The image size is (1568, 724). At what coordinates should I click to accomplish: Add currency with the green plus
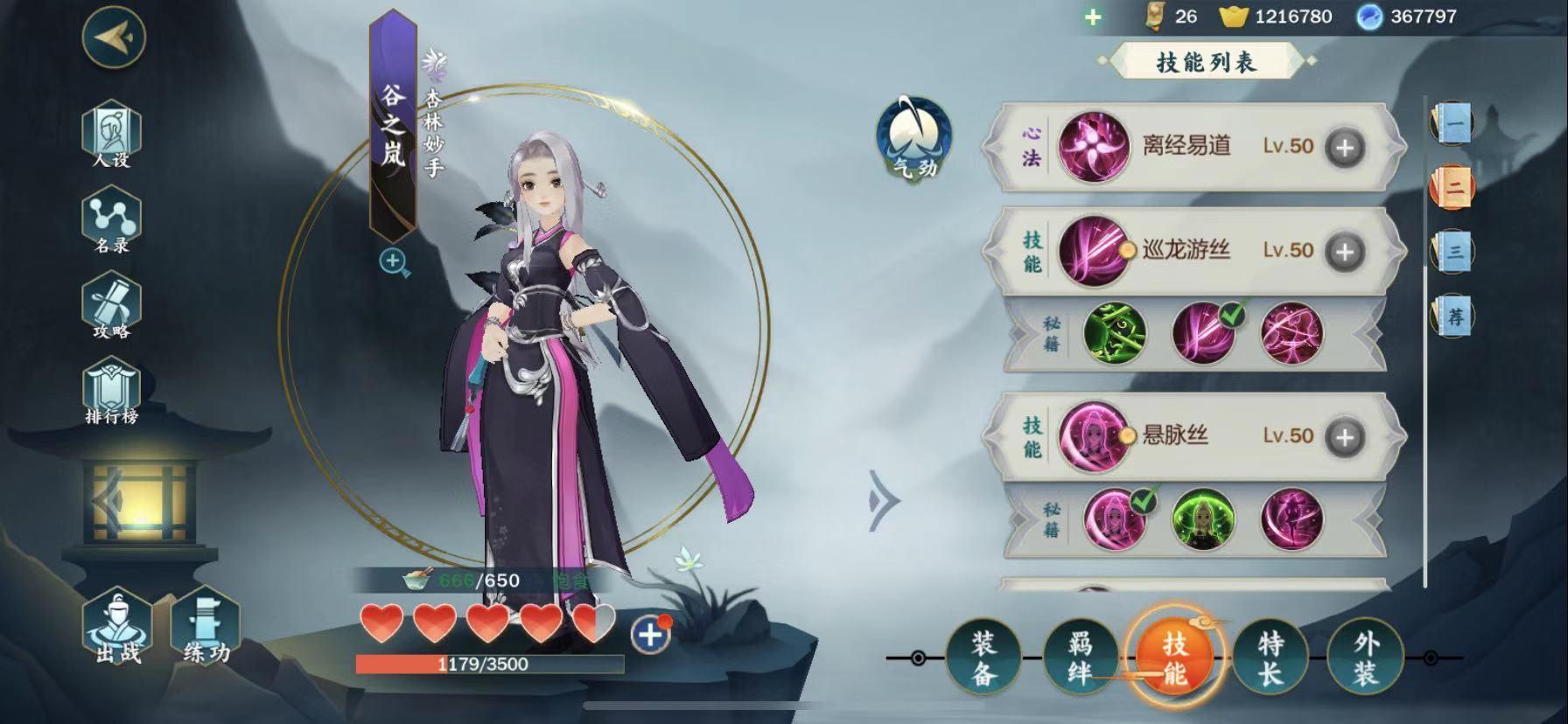point(1093,17)
